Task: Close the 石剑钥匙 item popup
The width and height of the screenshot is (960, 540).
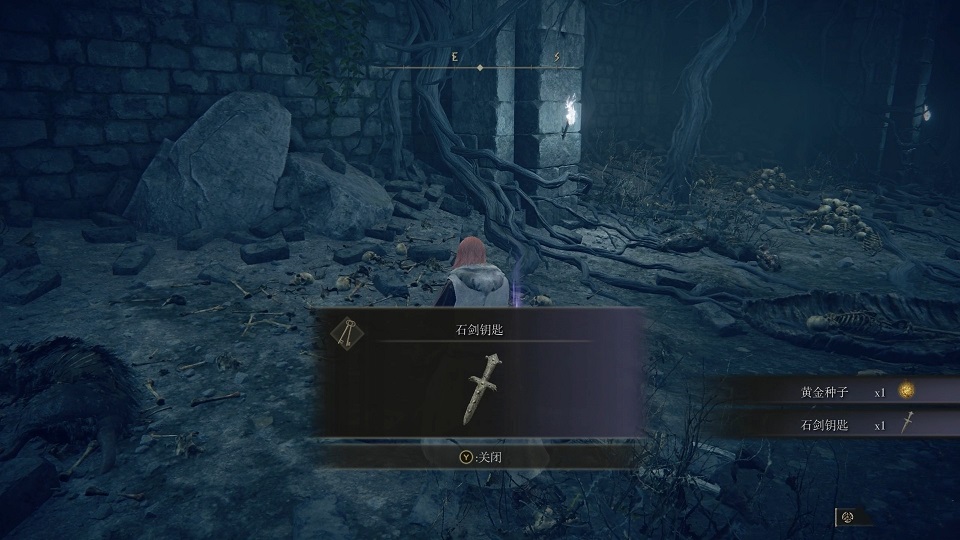Action: click(x=477, y=456)
